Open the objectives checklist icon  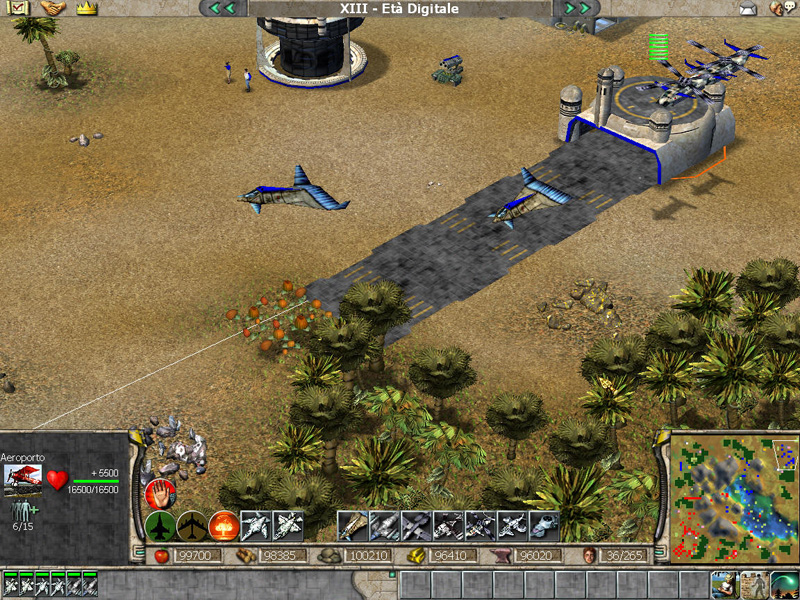click(x=19, y=8)
